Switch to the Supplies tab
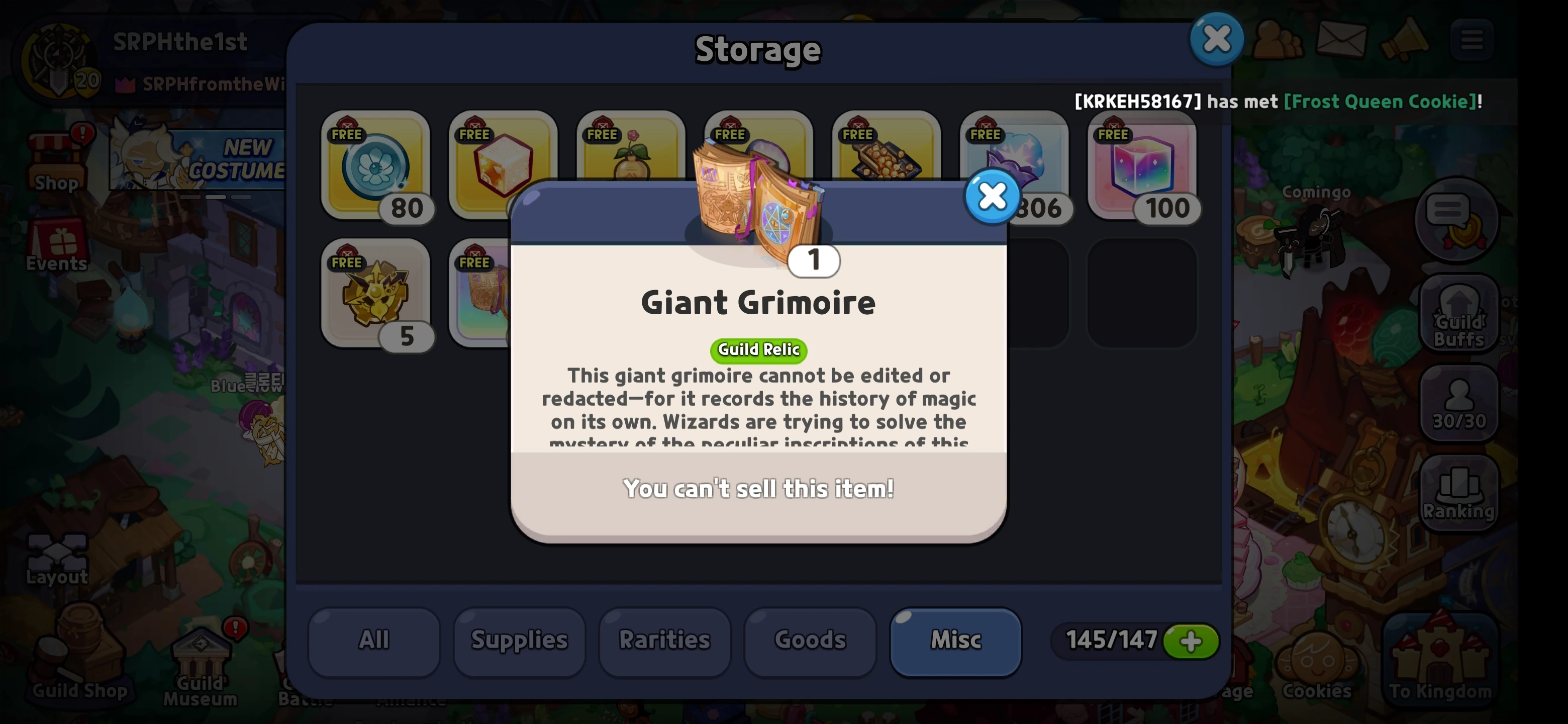 (x=519, y=640)
